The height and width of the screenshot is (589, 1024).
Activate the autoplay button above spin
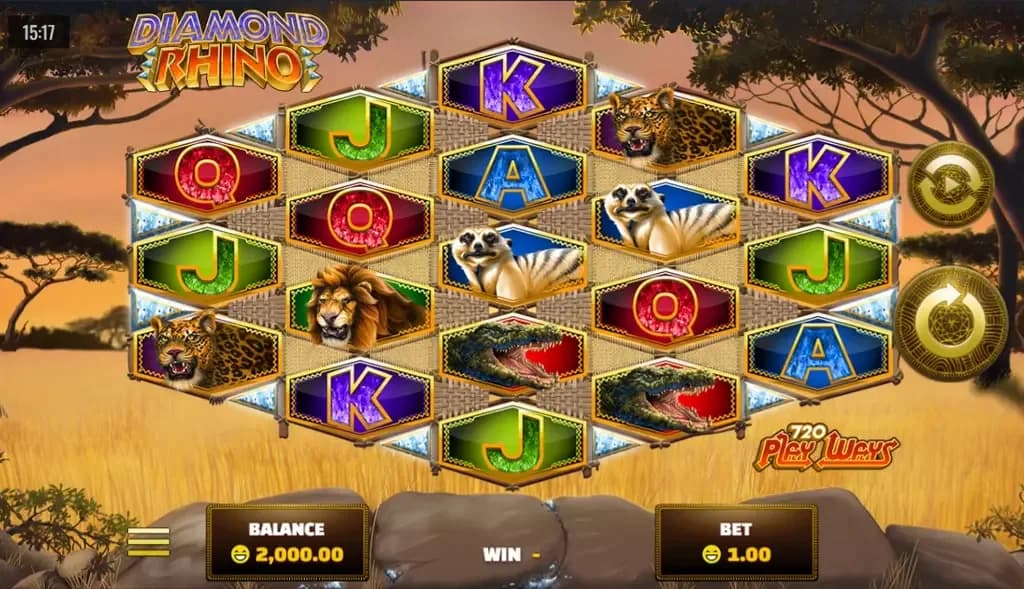(949, 184)
